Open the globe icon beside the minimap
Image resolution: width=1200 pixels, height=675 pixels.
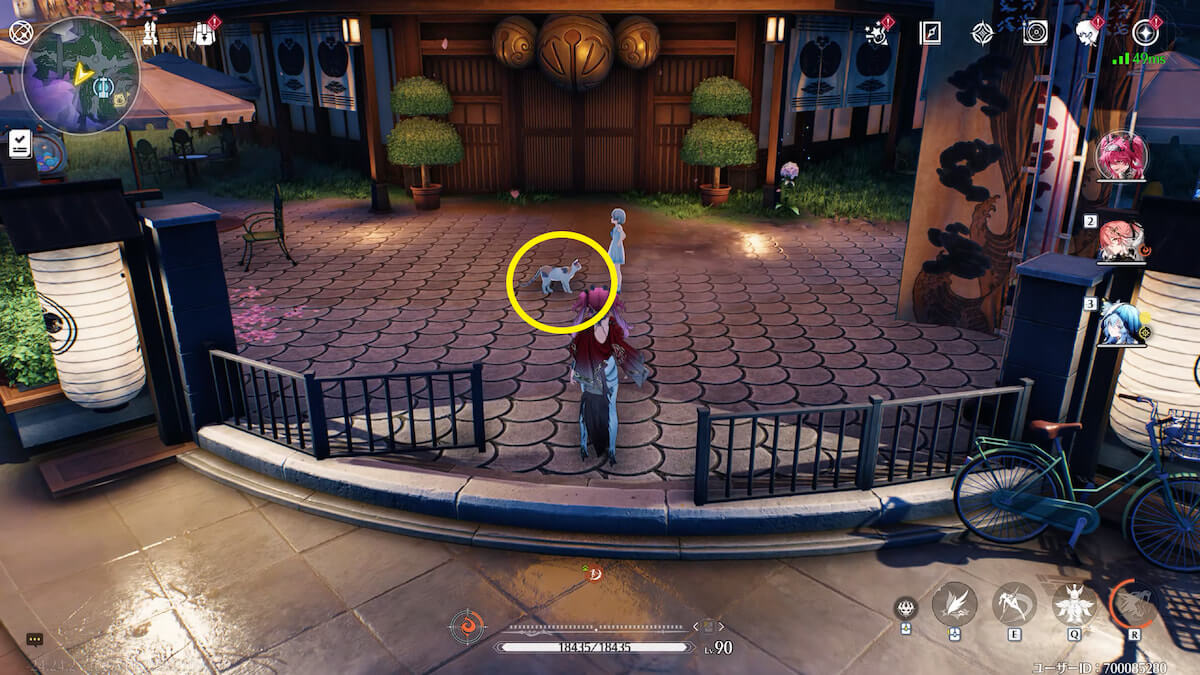tap(20, 32)
